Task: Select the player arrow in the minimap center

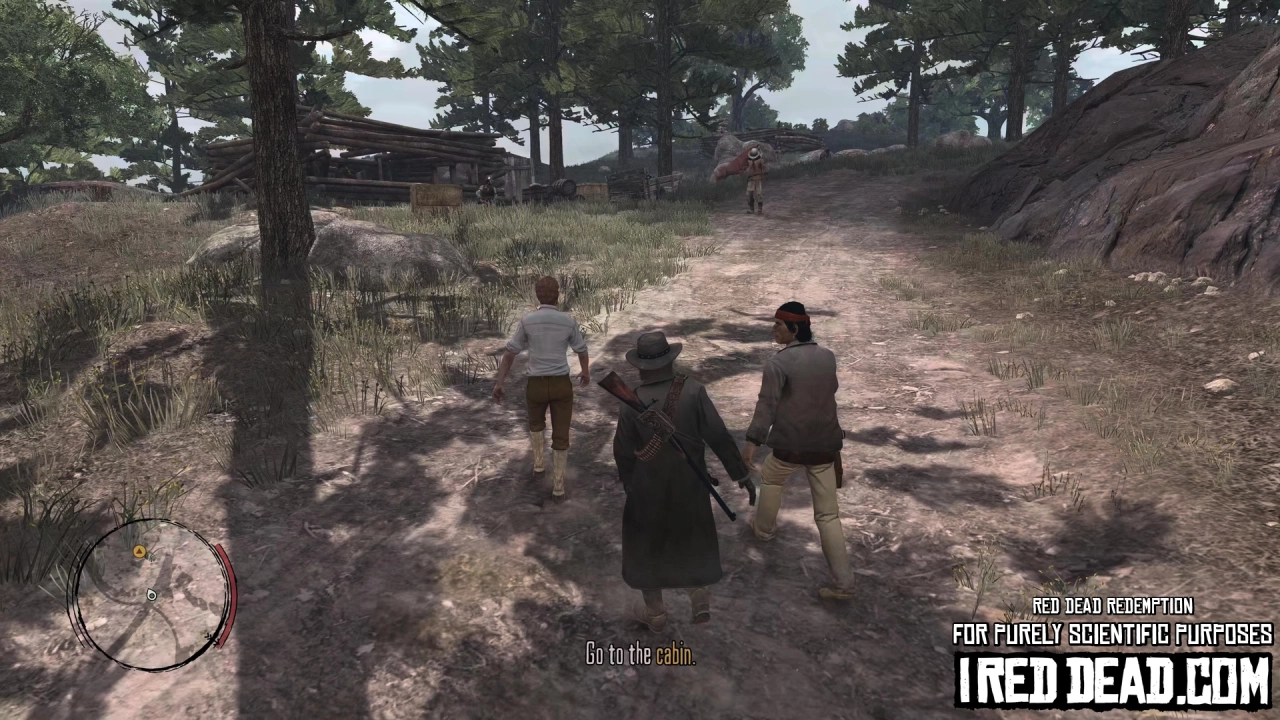Action: (152, 595)
